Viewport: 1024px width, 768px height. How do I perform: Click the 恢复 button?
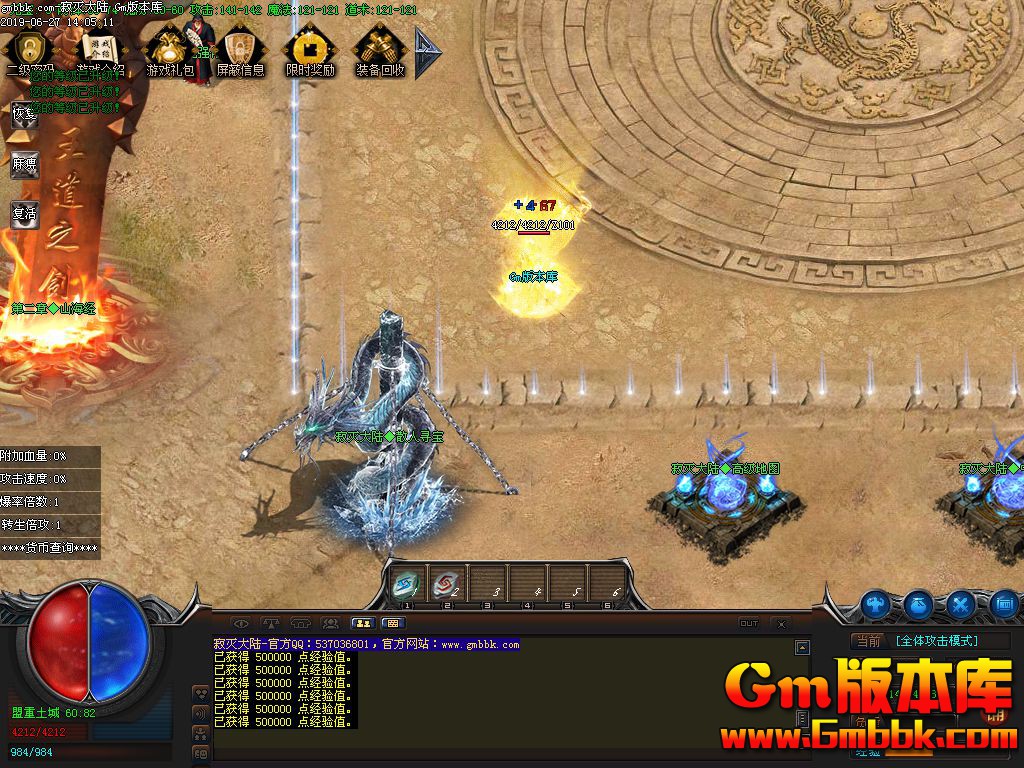tap(24, 113)
